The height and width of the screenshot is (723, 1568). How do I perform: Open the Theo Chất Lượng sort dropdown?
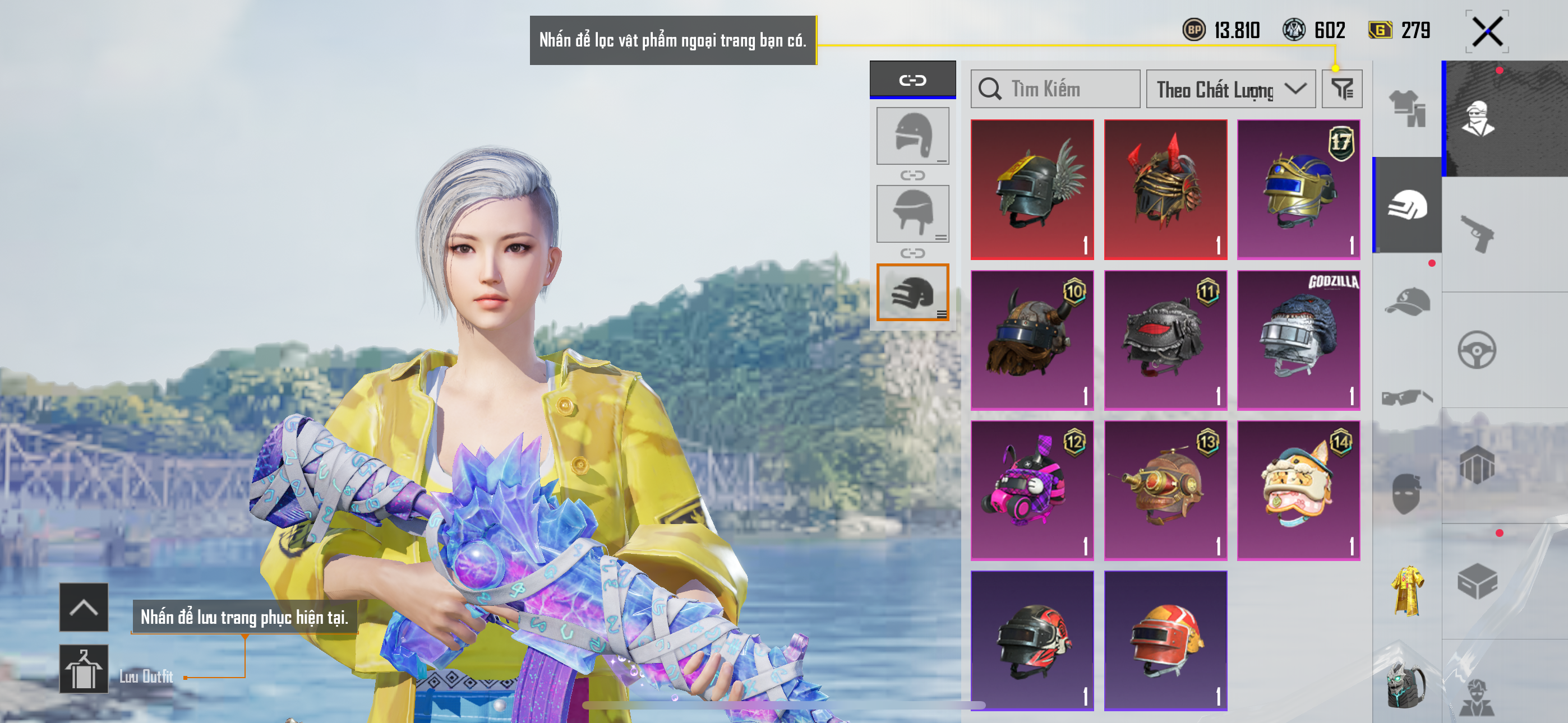1230,90
